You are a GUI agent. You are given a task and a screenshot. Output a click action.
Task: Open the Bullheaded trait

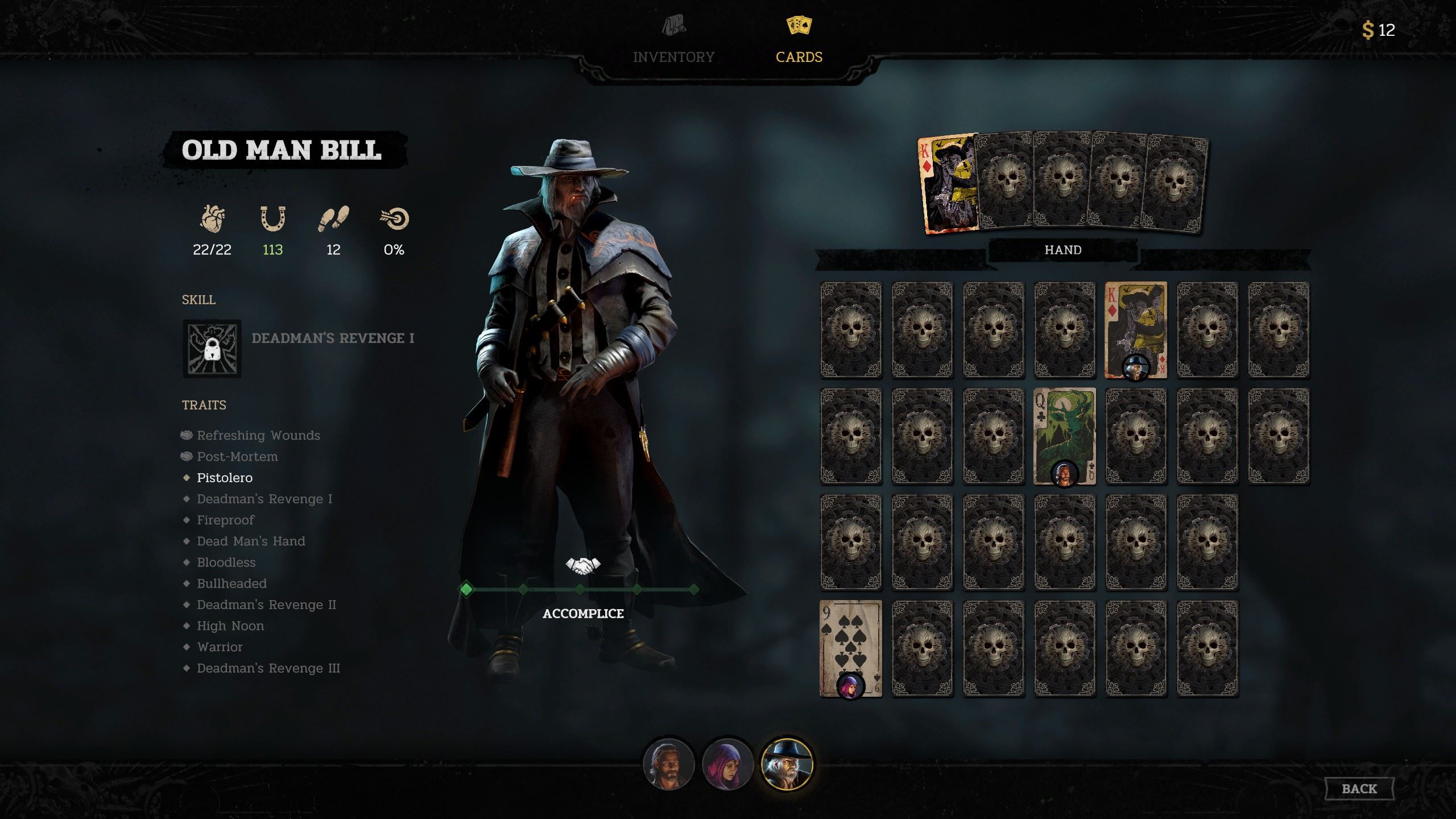[231, 584]
